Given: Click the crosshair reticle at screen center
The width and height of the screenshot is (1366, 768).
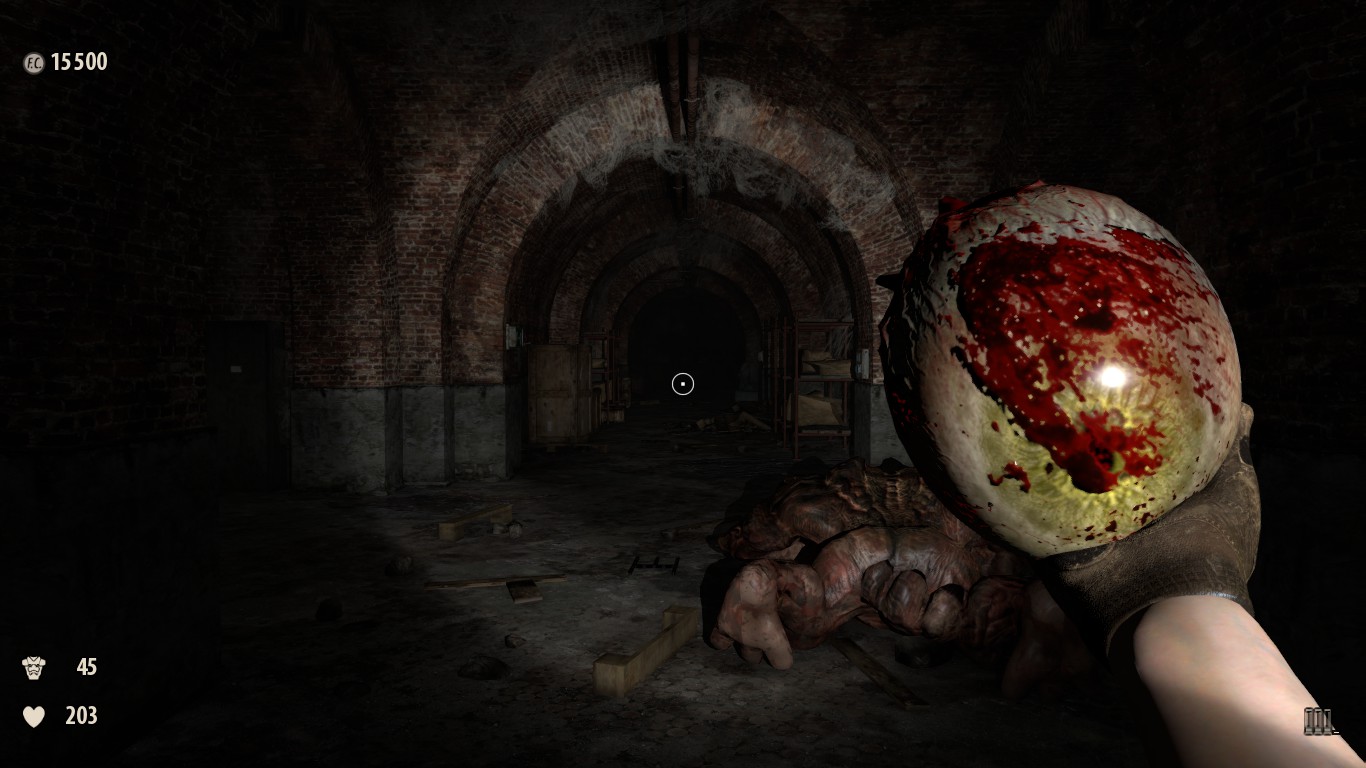Looking at the screenshot, I should point(683,383).
